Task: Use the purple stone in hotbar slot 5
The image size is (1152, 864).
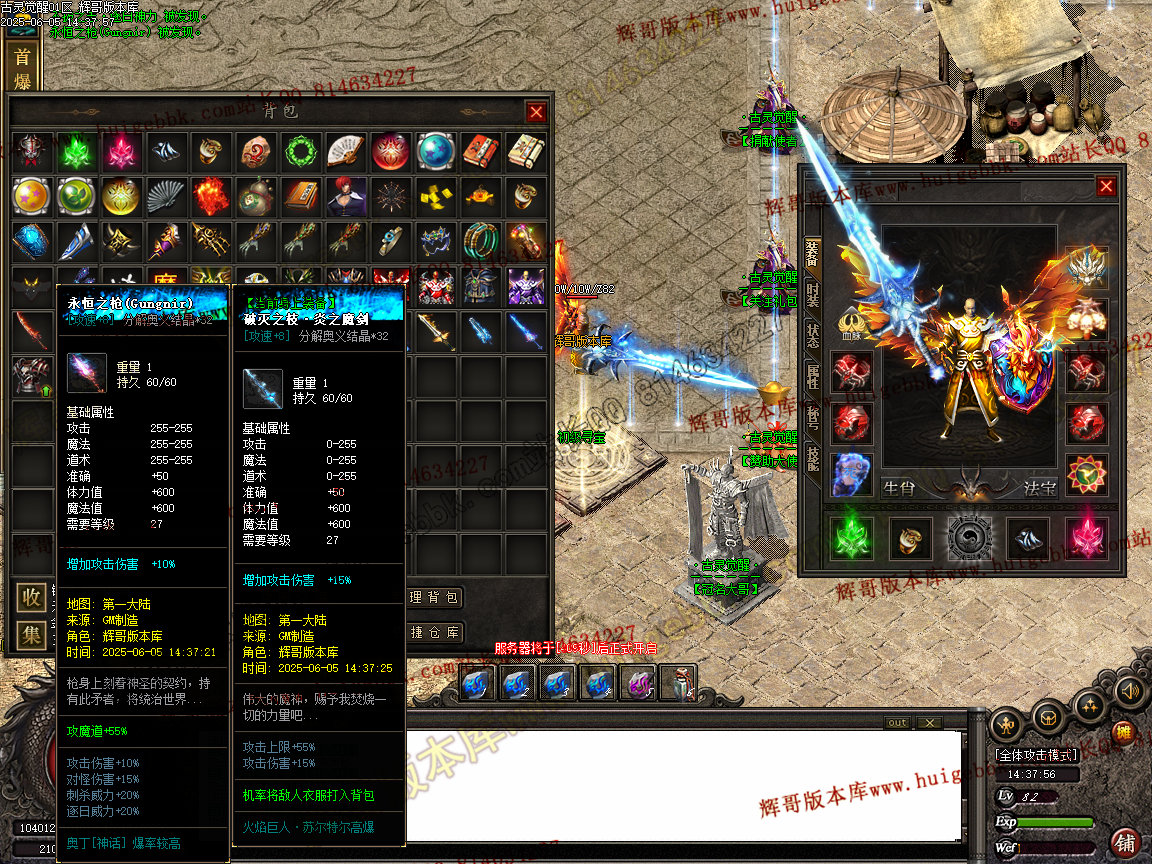Action: [638, 684]
